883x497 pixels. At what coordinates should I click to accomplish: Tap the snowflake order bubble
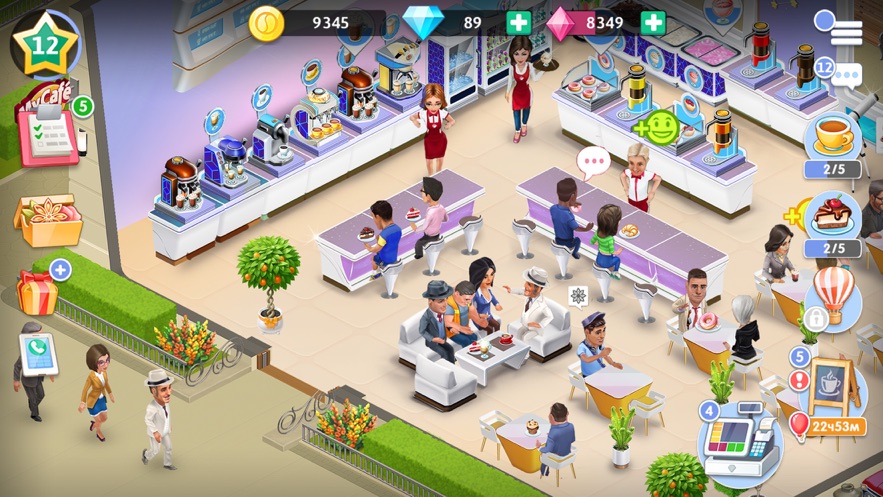578,296
